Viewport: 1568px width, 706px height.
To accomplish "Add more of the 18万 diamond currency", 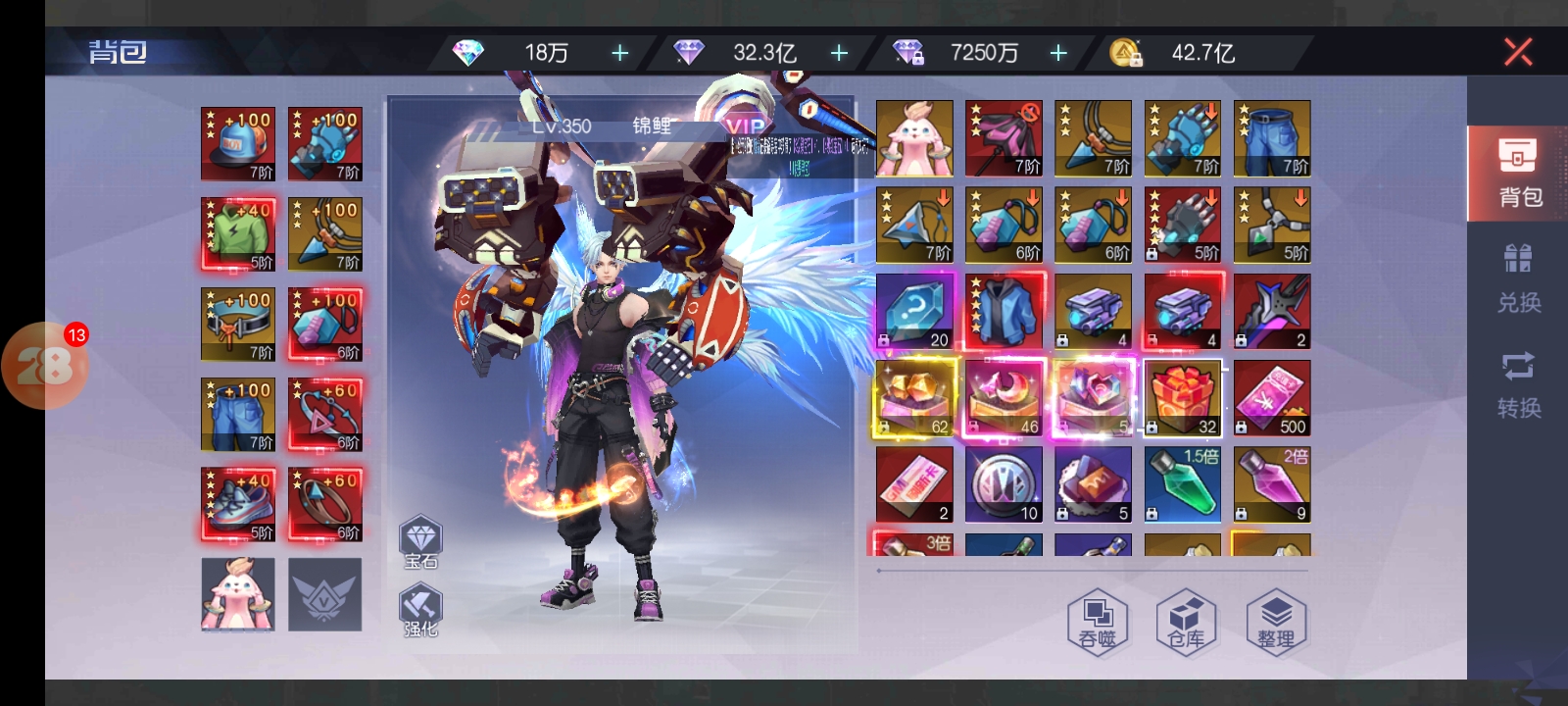I will tap(620, 53).
